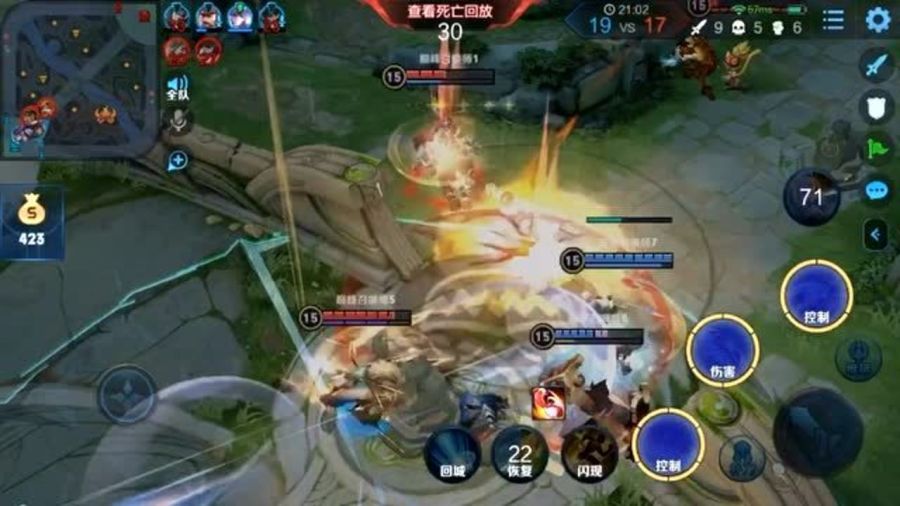Viewport: 900px width, 506px height.
Task: Use the 回城 recall spell
Action: point(453,455)
